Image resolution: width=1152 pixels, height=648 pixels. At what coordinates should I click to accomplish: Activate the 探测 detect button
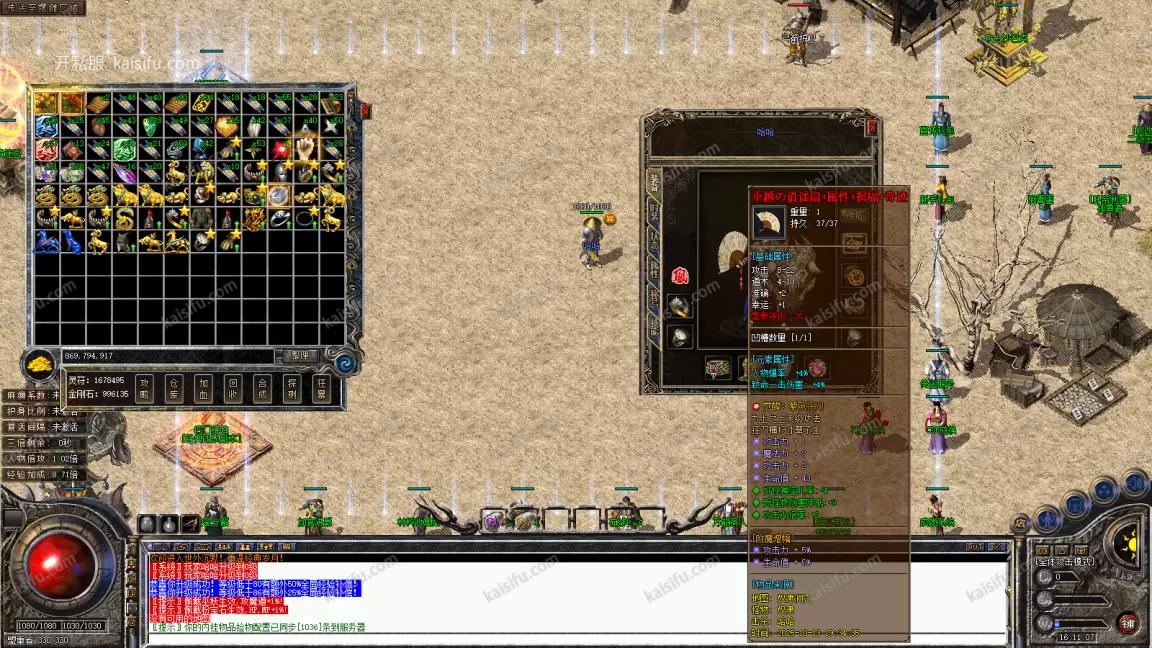tap(292, 387)
